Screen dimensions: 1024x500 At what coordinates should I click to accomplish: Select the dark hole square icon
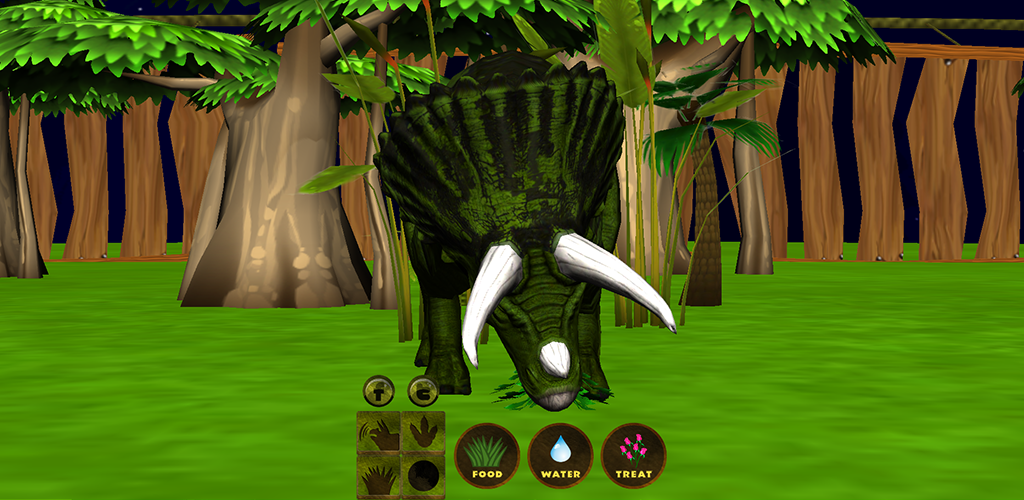tap(423, 476)
